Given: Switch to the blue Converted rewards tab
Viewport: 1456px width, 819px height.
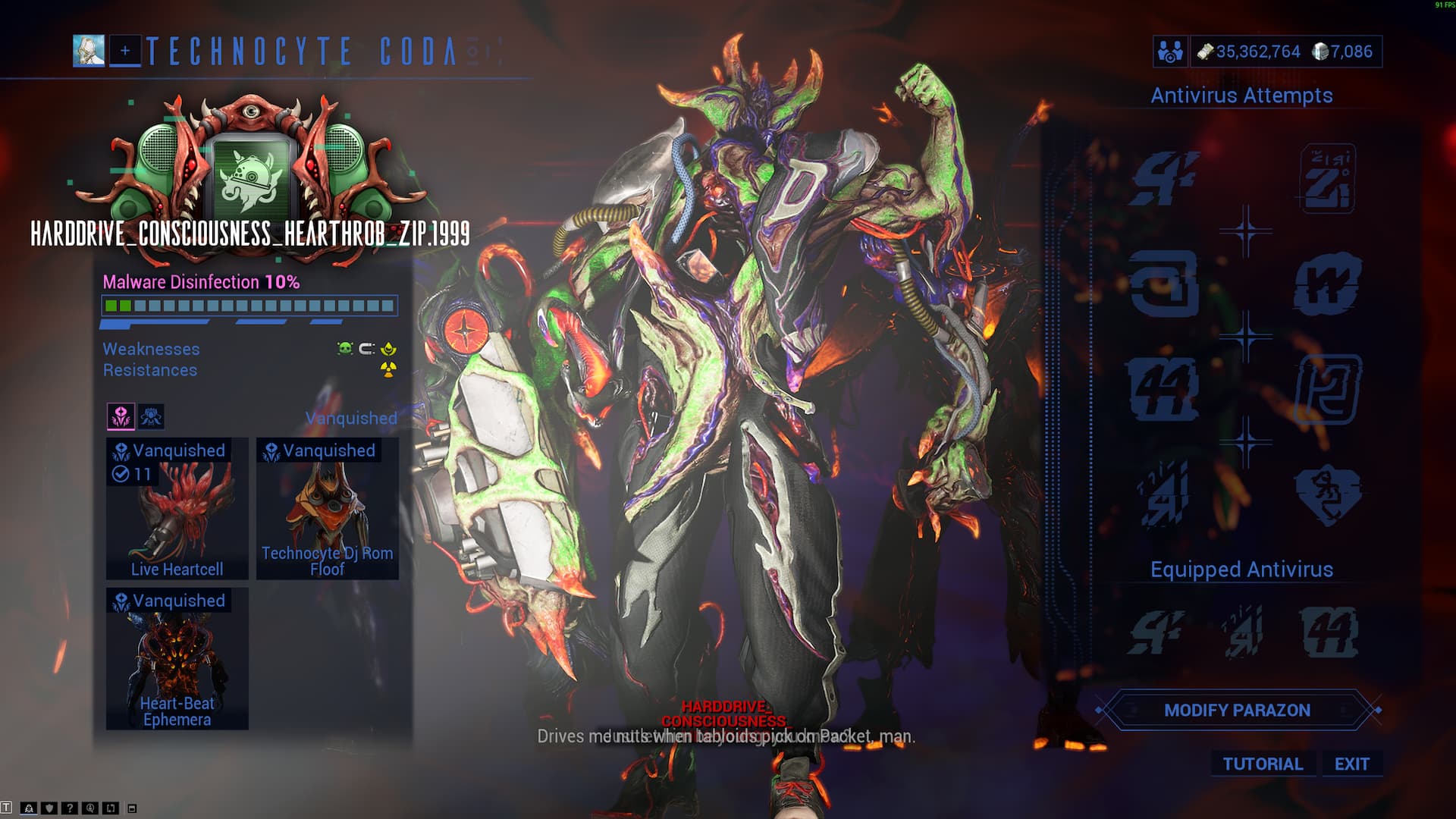Looking at the screenshot, I should 151,416.
